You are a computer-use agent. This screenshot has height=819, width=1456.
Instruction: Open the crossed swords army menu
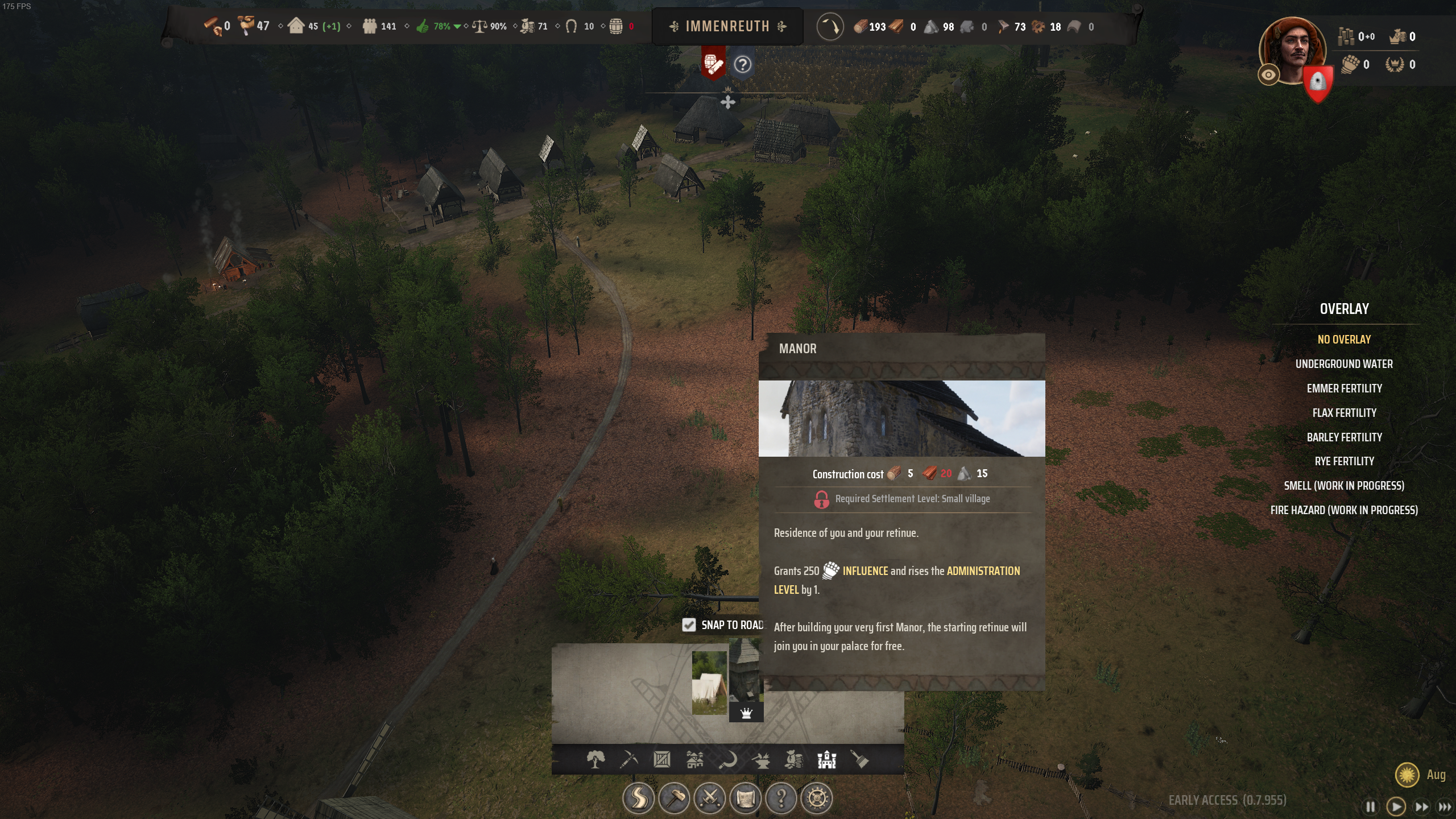[710, 799]
